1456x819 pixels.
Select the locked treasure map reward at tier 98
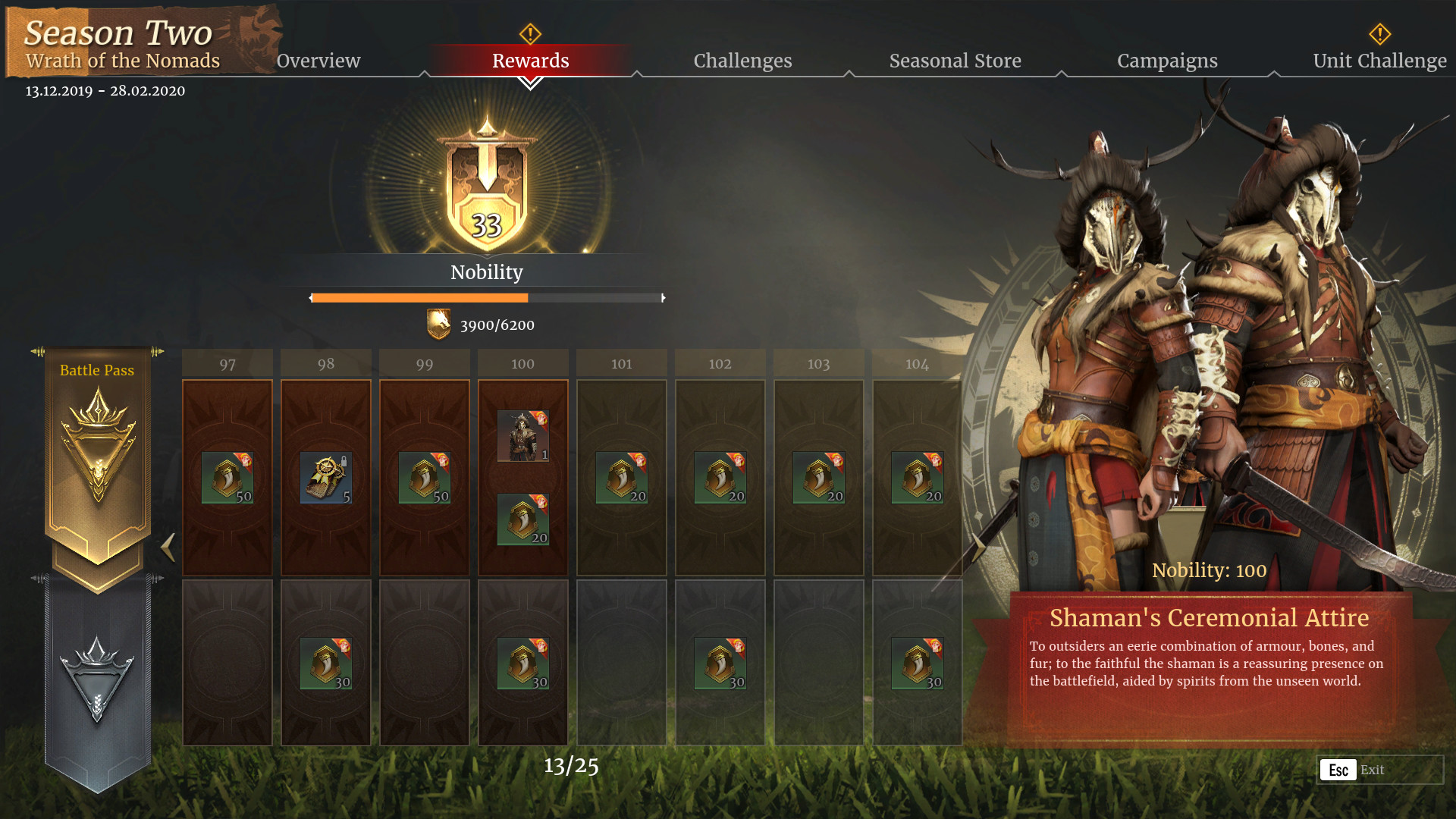coord(325,475)
